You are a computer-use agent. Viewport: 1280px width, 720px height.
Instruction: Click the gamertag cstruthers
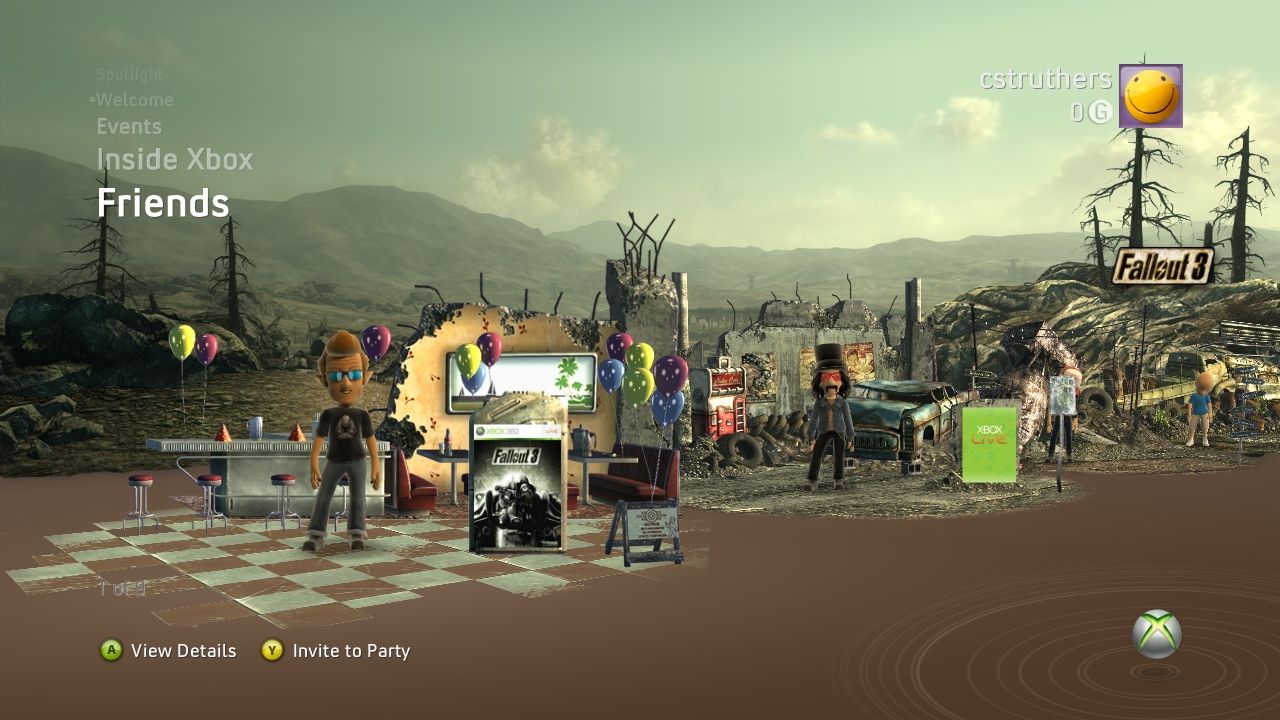(x=1044, y=79)
